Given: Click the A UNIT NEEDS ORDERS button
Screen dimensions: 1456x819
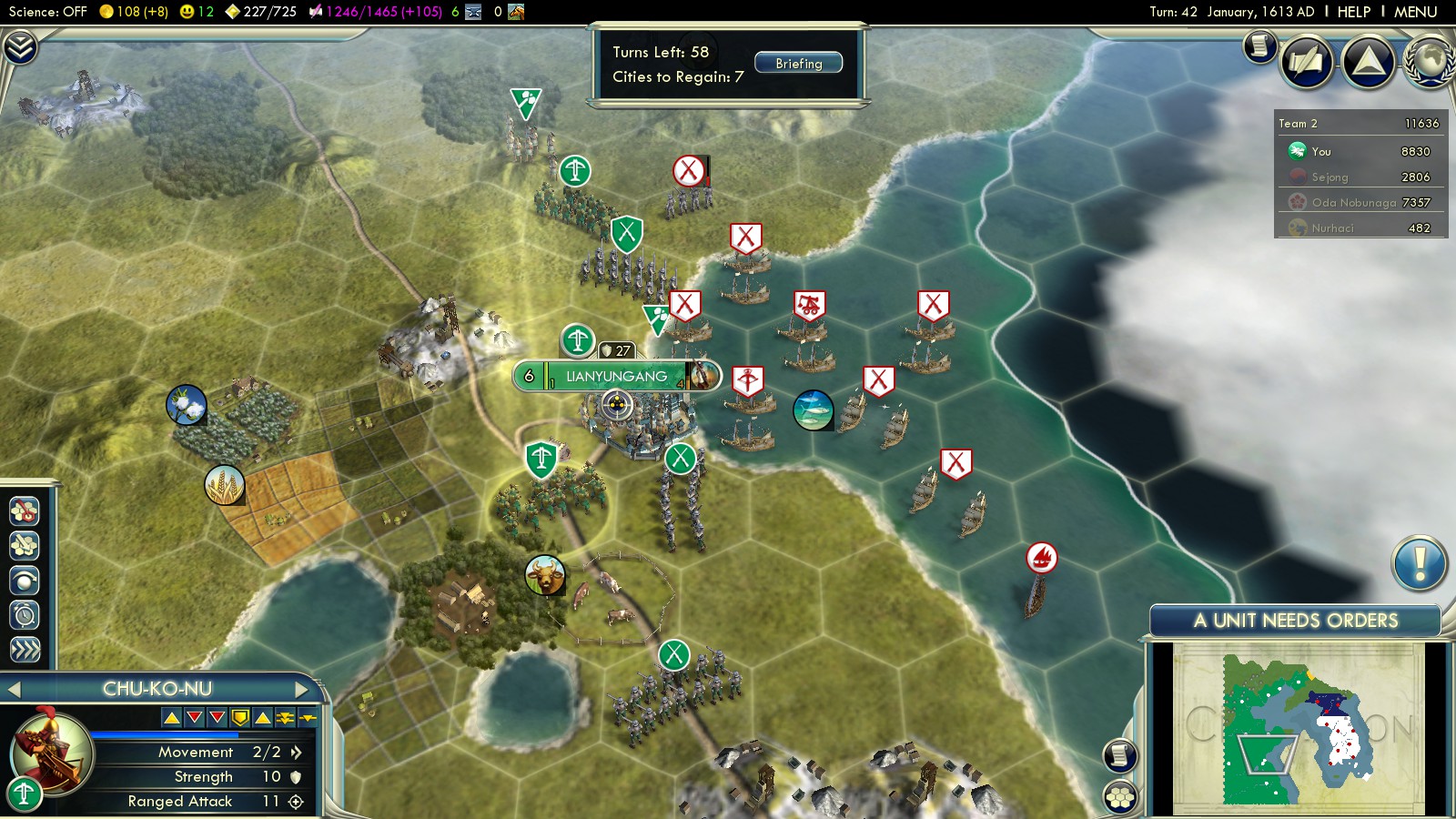Looking at the screenshot, I should [1295, 621].
